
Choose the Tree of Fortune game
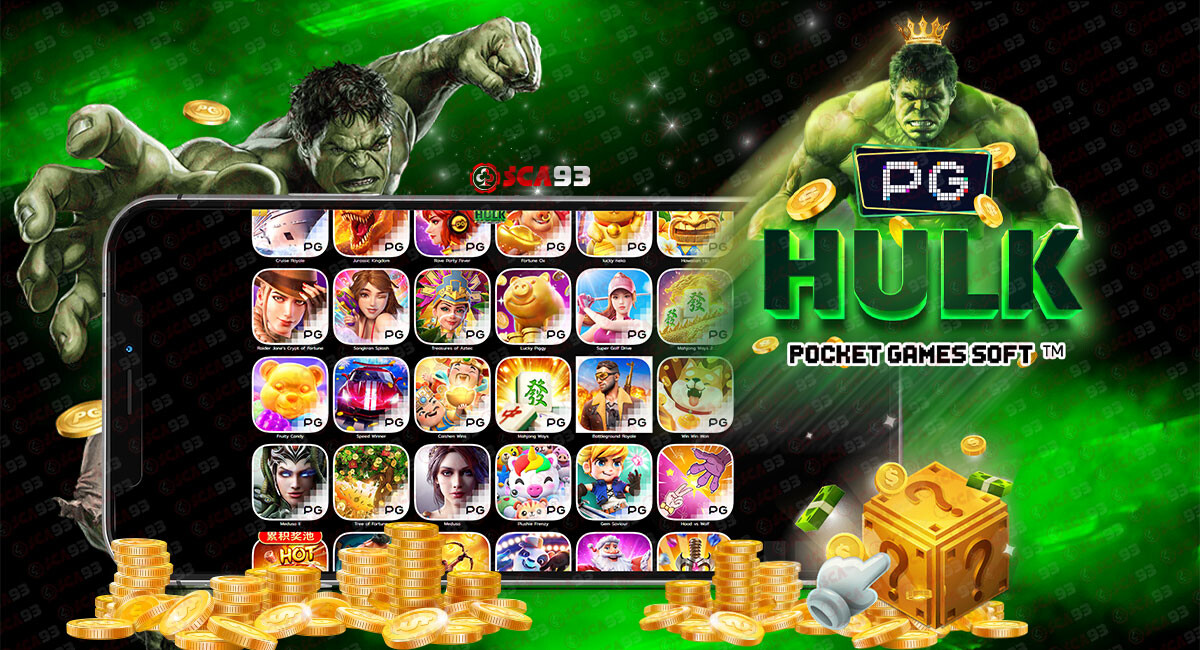(371, 481)
